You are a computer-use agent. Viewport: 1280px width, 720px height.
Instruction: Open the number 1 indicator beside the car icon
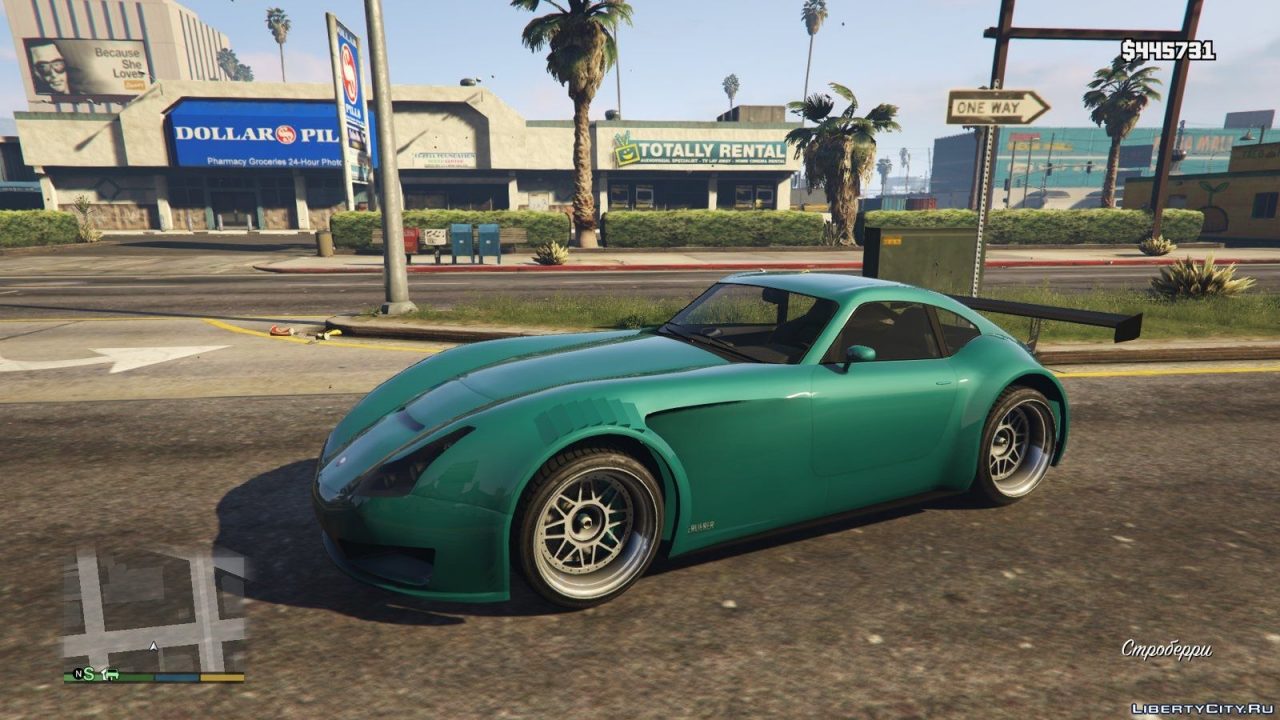click(103, 672)
